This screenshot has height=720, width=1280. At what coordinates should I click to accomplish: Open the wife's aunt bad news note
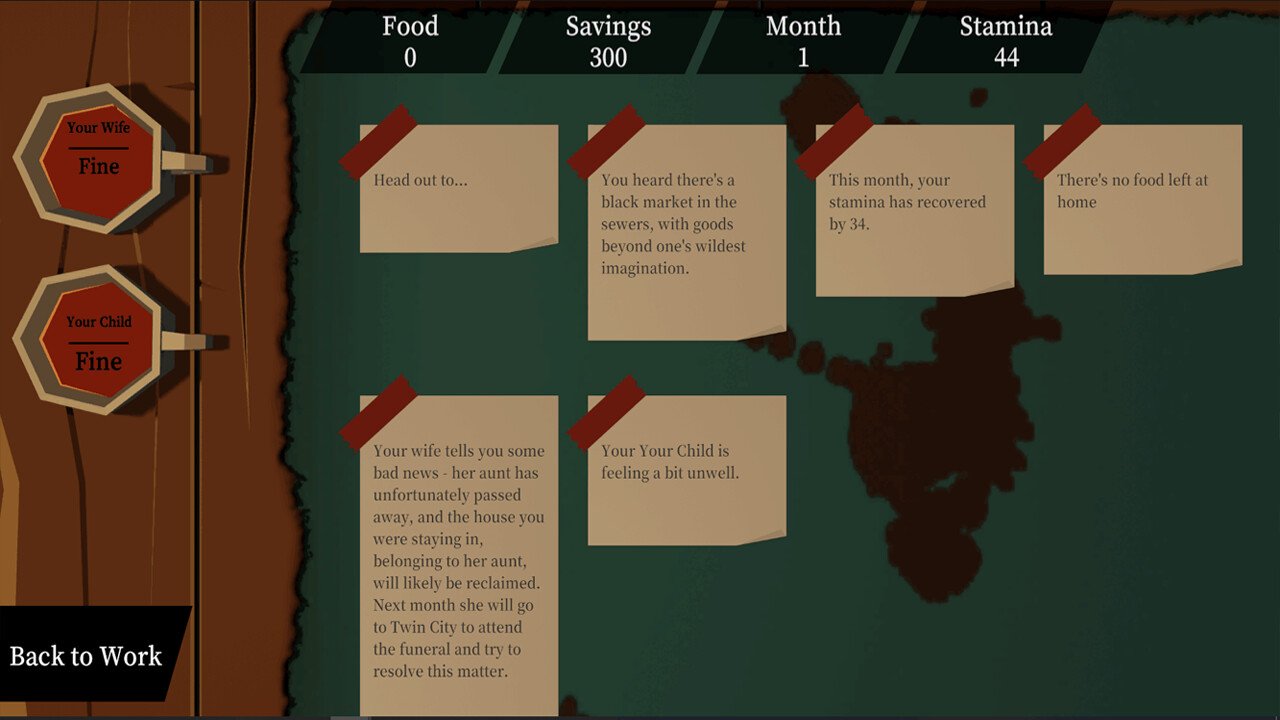click(458, 555)
